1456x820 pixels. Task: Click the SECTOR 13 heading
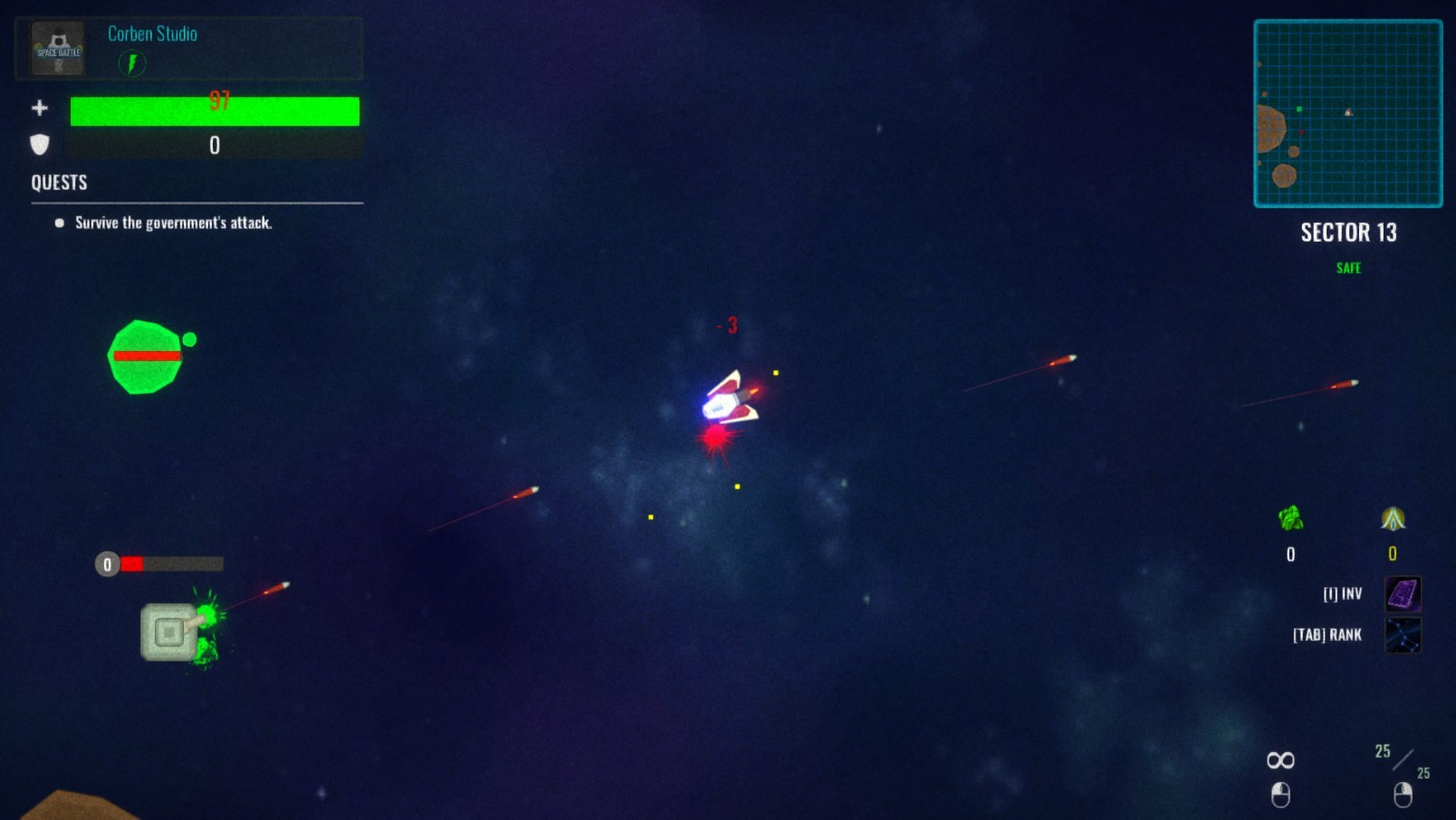click(x=1348, y=233)
